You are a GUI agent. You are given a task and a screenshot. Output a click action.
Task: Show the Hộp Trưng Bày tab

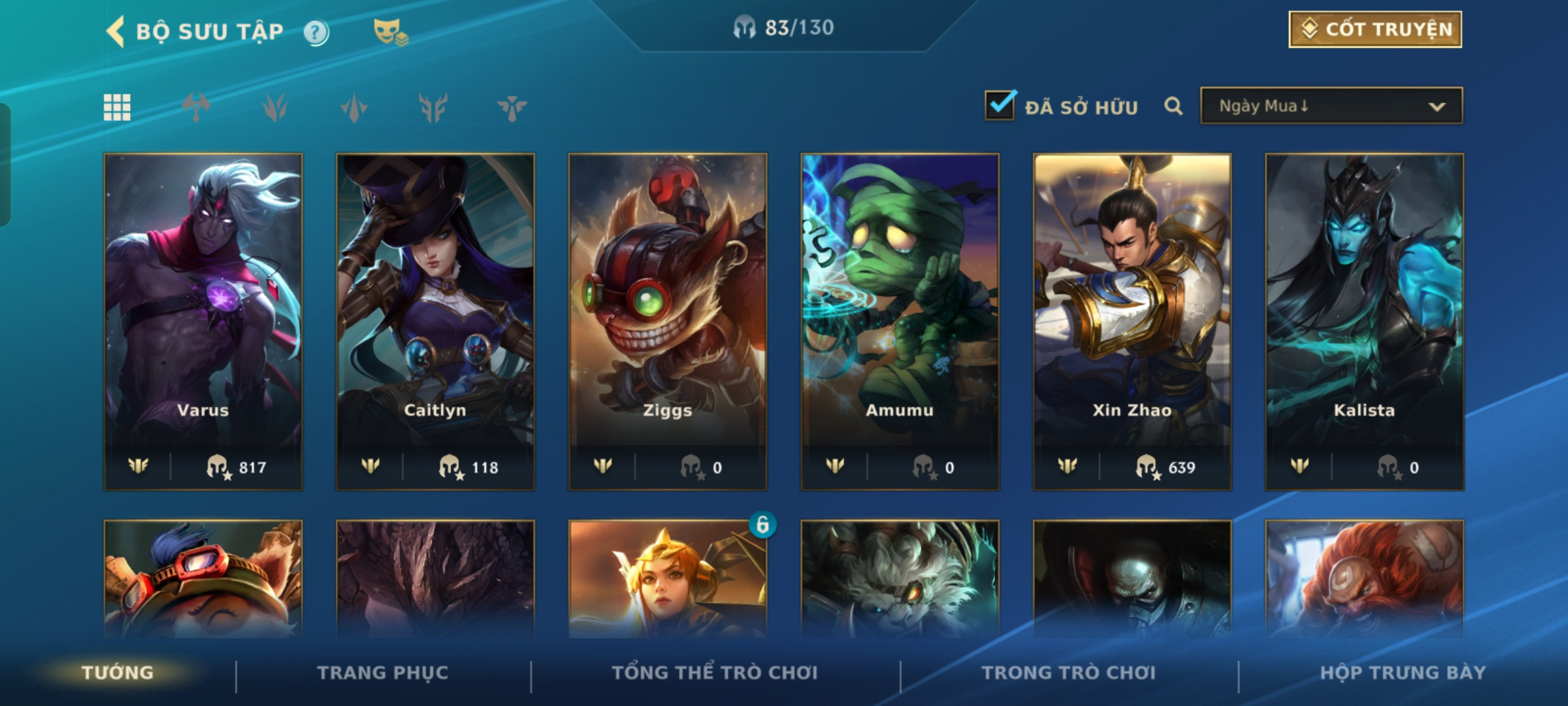1403,673
